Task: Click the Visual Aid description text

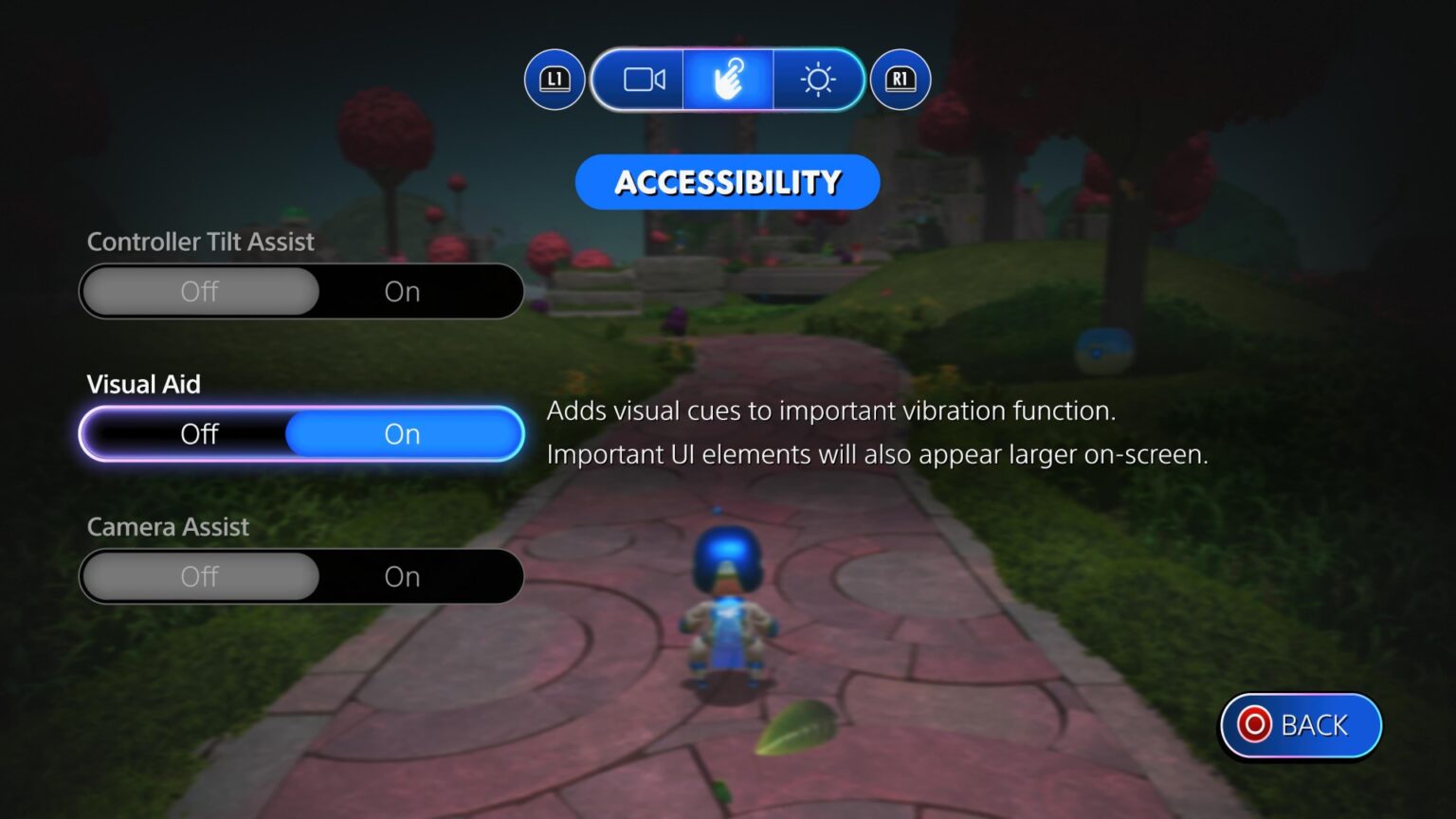Action: coord(879,432)
